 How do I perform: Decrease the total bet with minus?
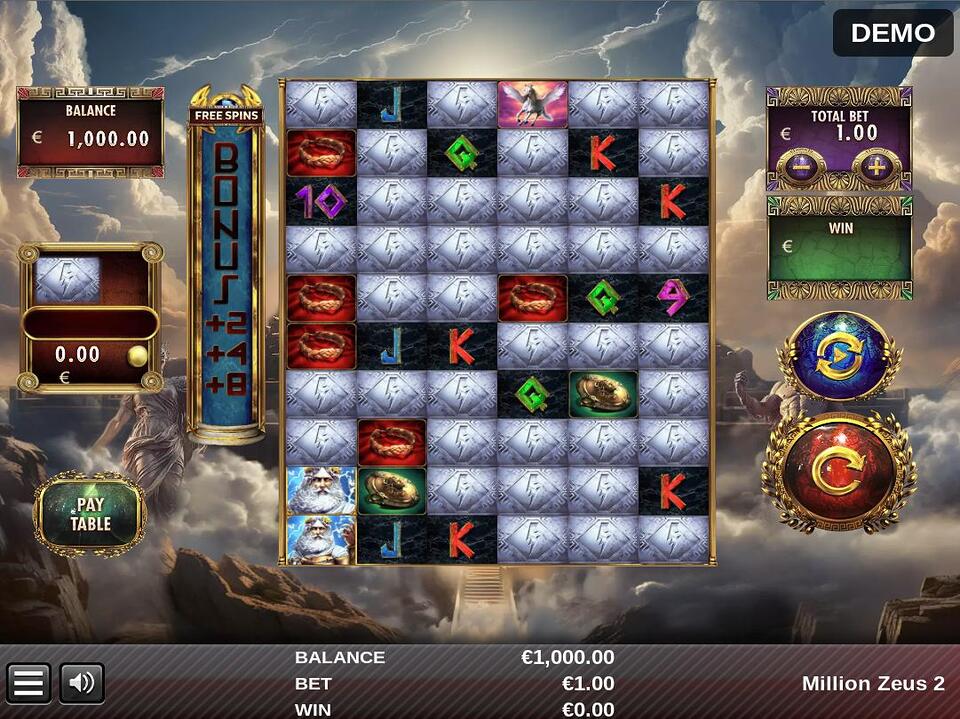pyautogui.click(x=801, y=166)
